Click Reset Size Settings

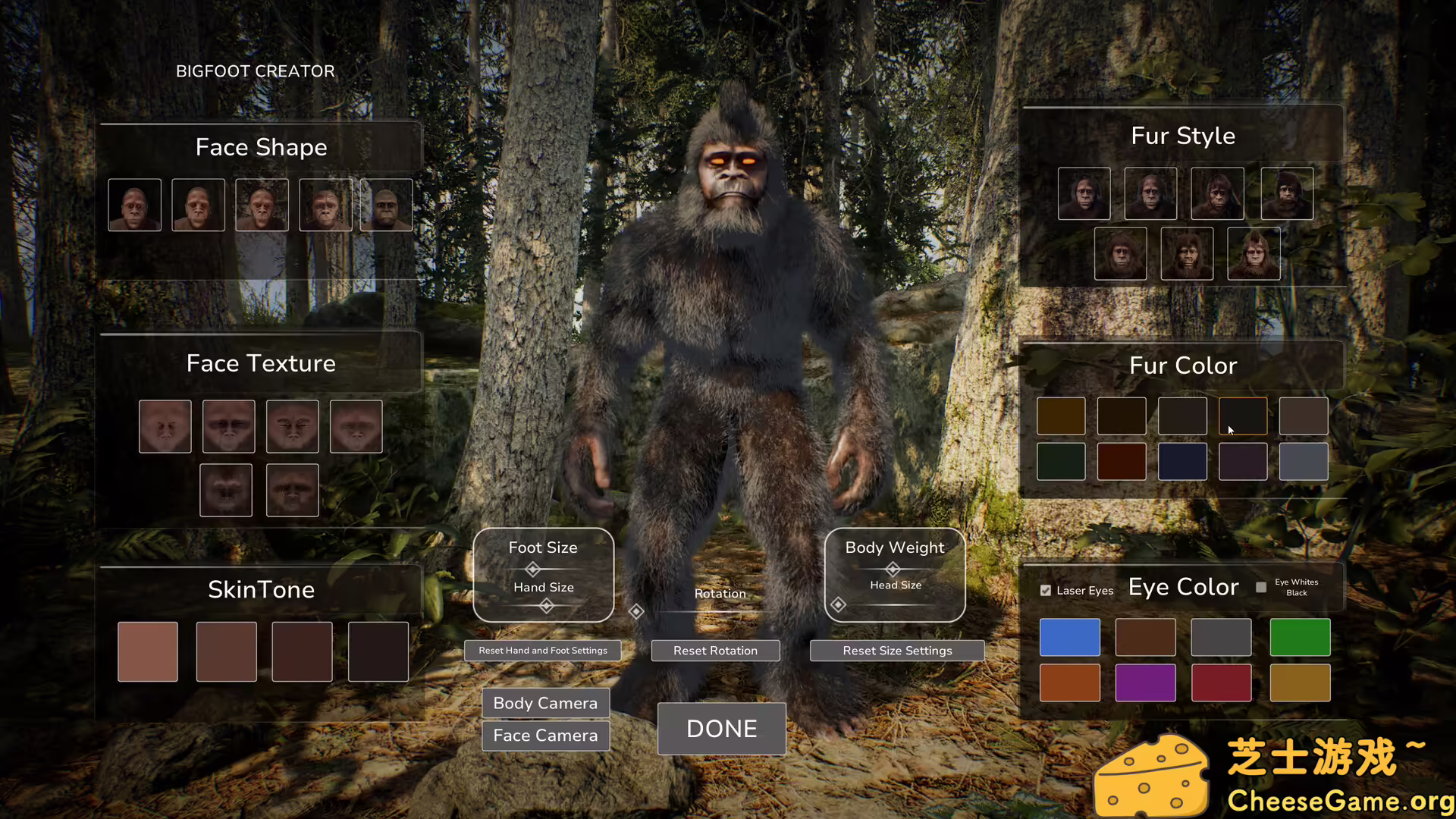click(897, 650)
